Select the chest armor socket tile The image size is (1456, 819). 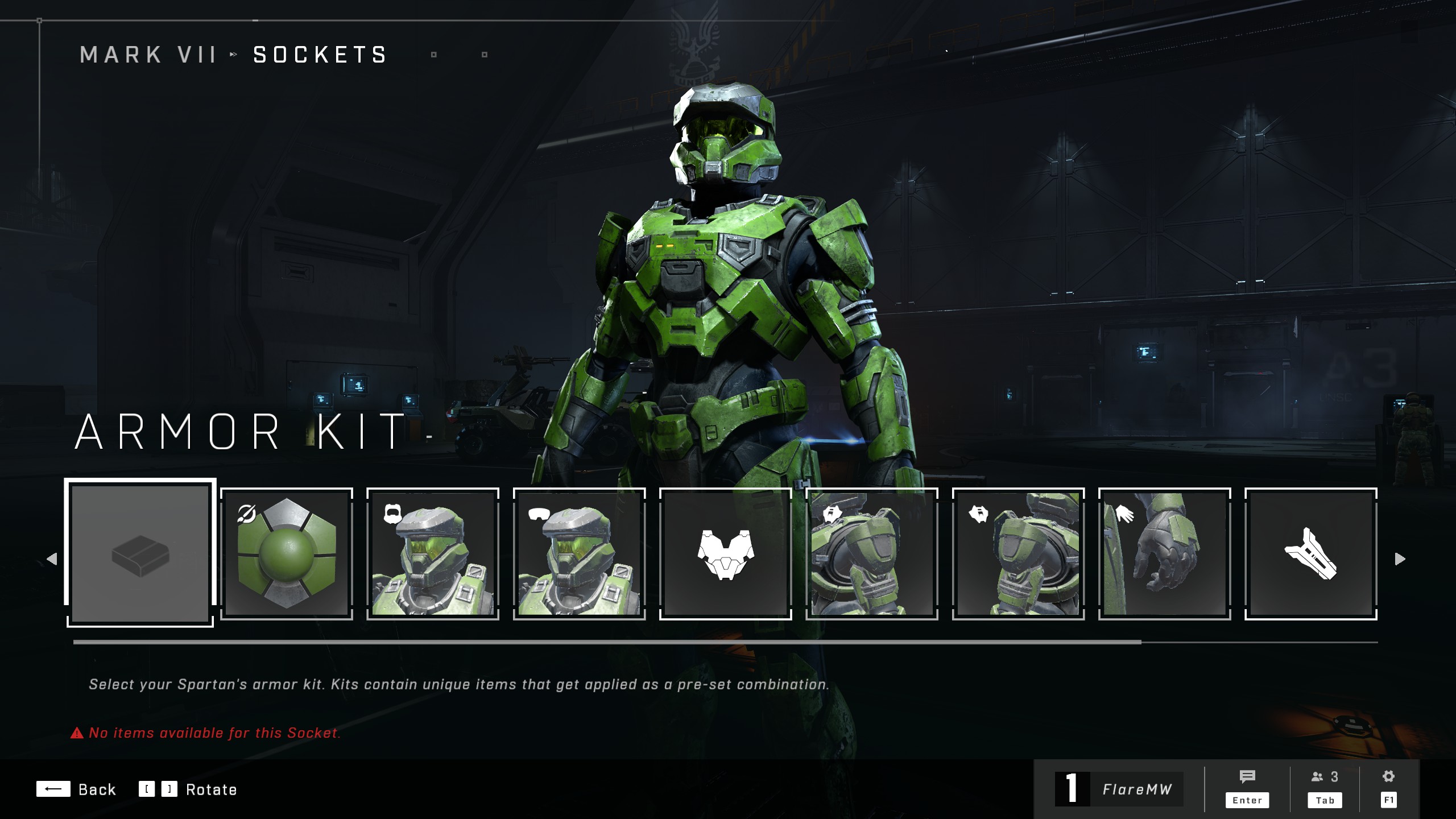(x=726, y=553)
